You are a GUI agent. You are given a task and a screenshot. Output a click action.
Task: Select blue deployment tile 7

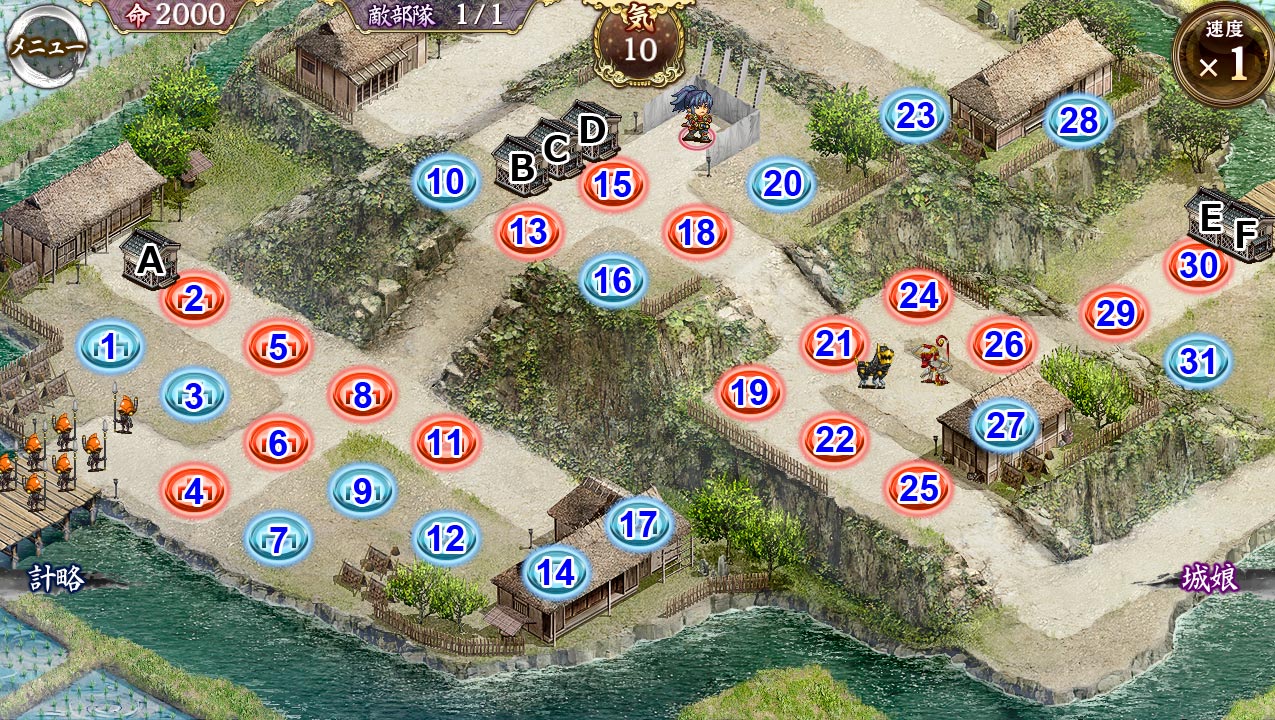click(x=279, y=541)
